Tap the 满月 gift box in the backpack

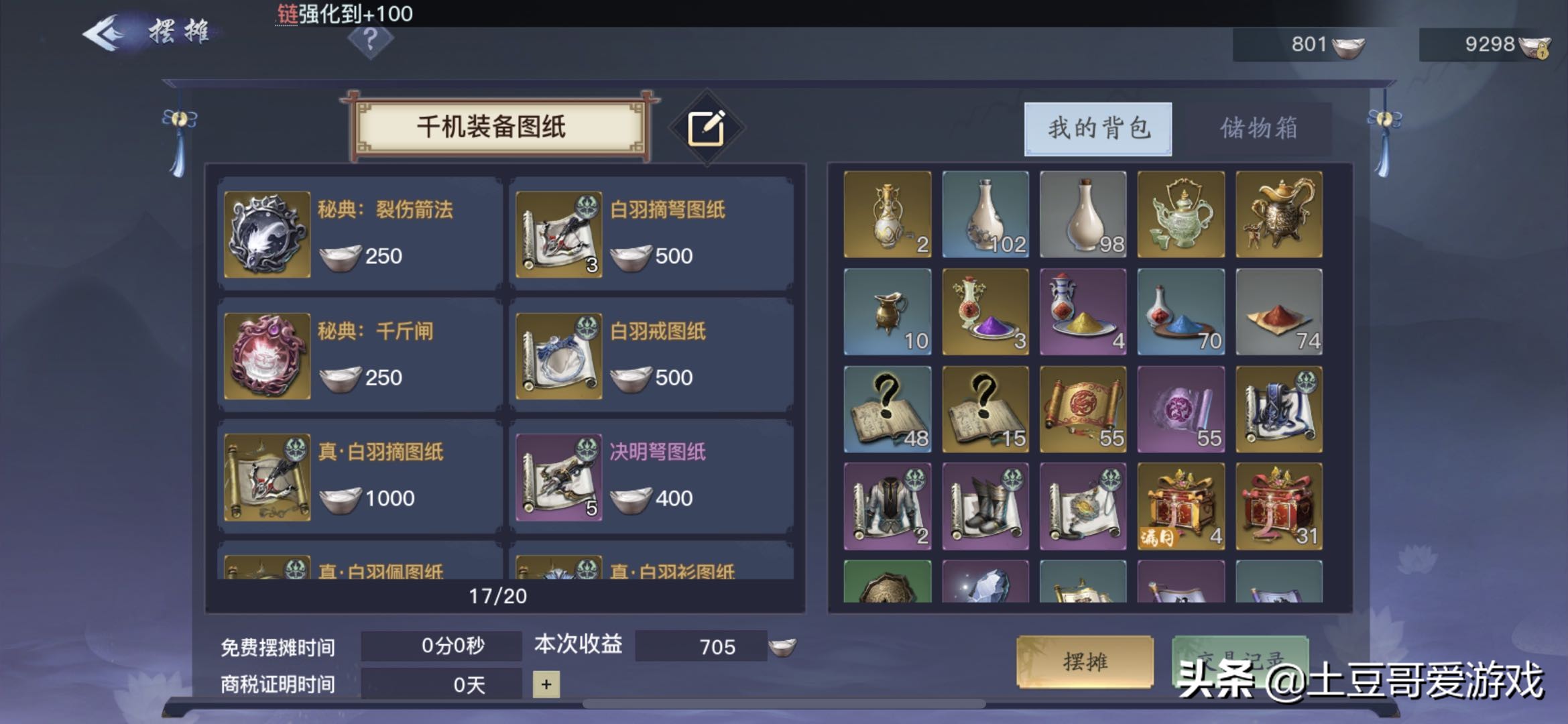pyautogui.click(x=1180, y=506)
